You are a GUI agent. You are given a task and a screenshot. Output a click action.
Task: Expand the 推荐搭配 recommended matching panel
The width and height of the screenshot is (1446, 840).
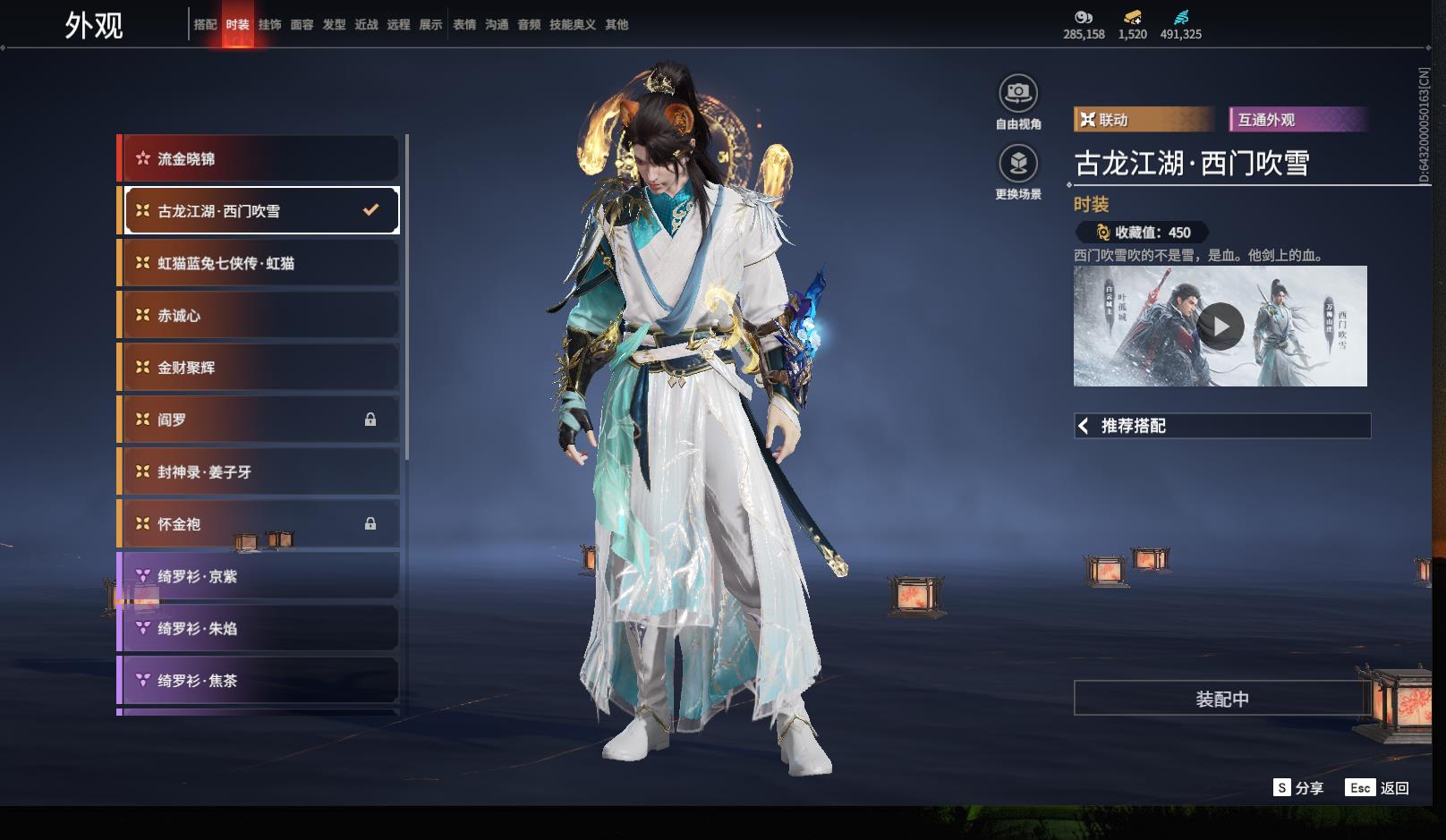(x=1221, y=426)
